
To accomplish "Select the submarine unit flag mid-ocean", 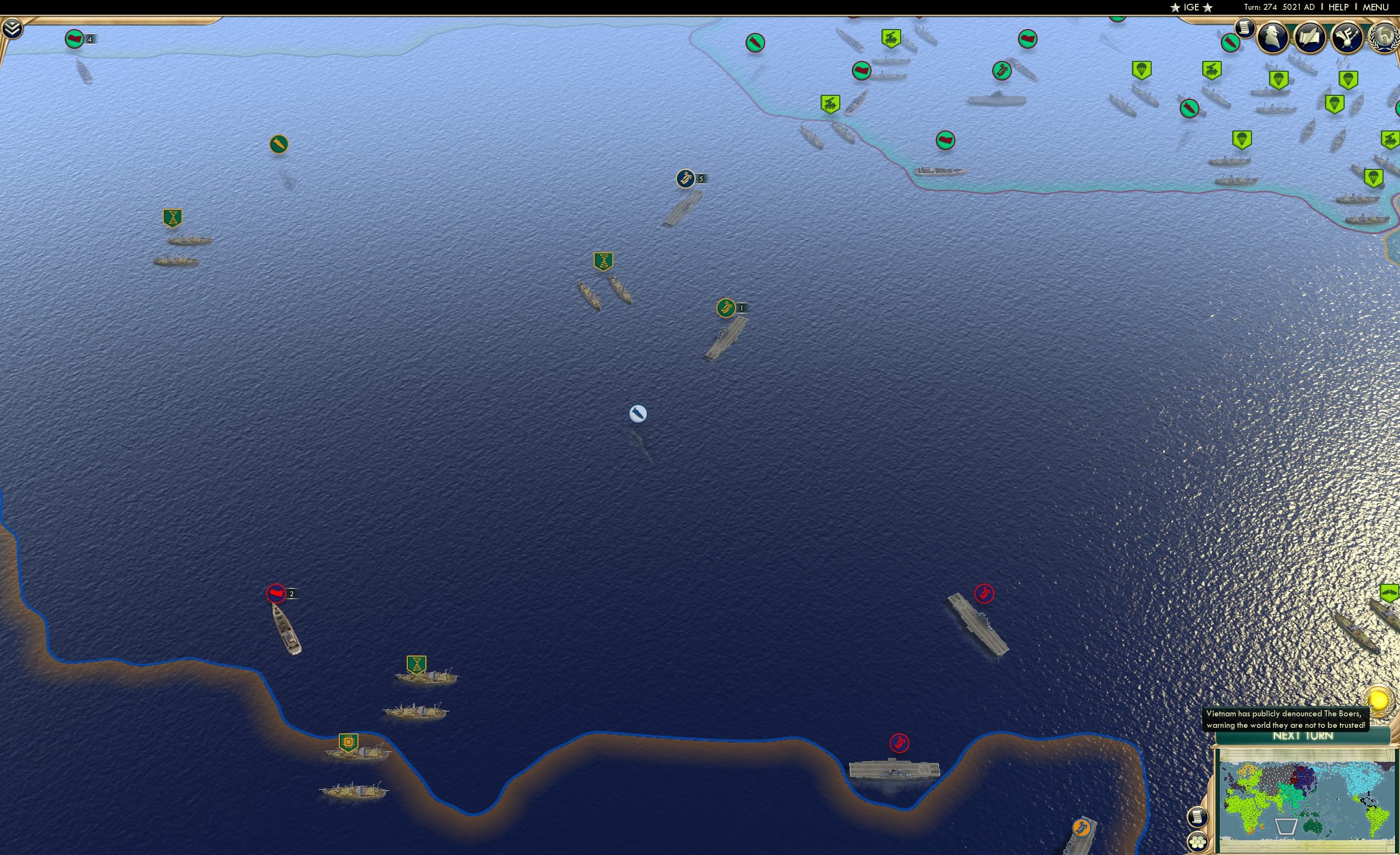I will point(638,414).
